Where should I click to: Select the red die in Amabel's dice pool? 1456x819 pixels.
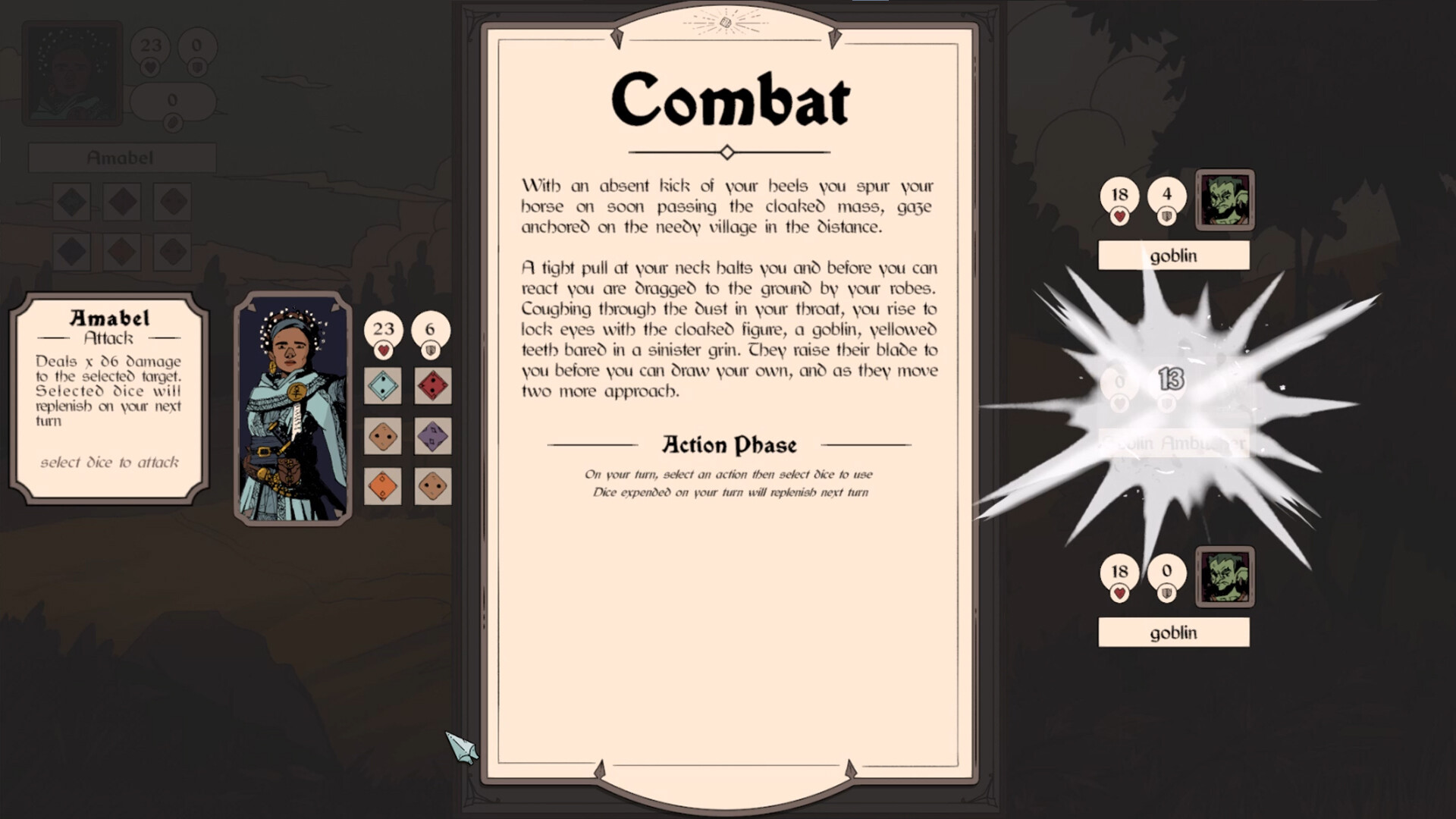(x=434, y=387)
